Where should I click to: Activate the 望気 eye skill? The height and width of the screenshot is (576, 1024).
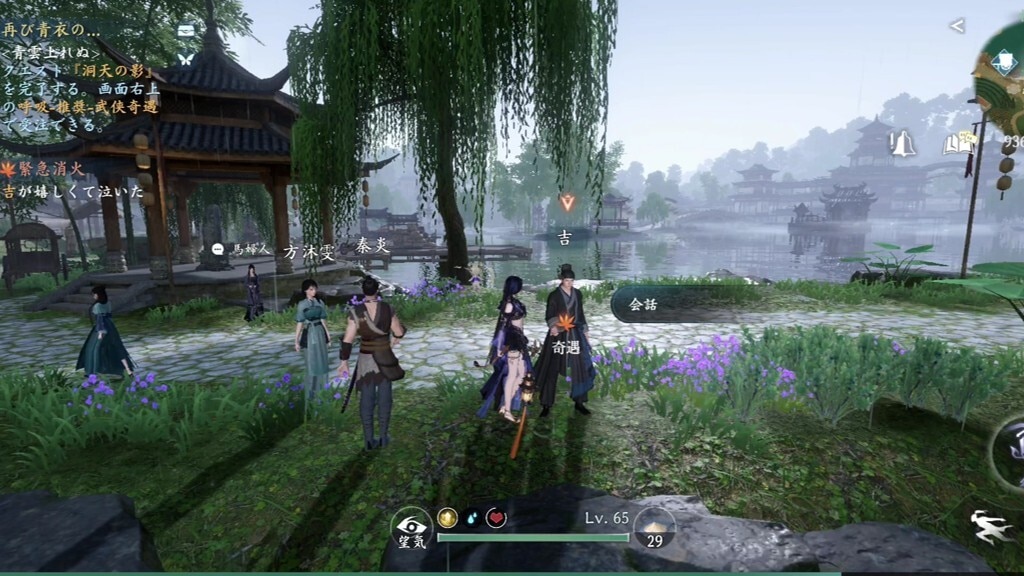coord(411,529)
